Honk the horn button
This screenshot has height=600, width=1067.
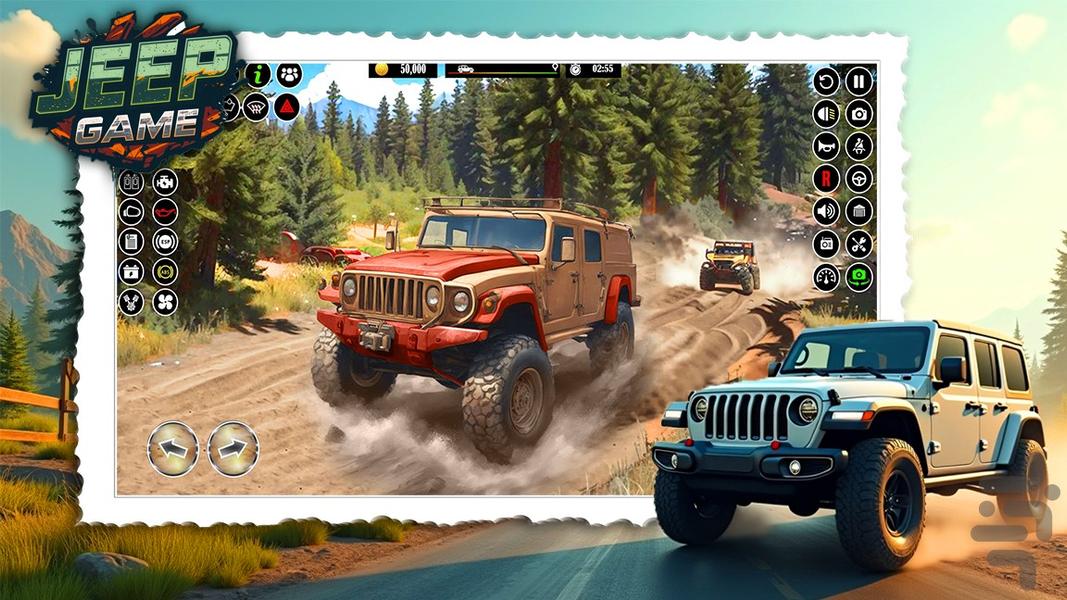pyautogui.click(x=826, y=146)
